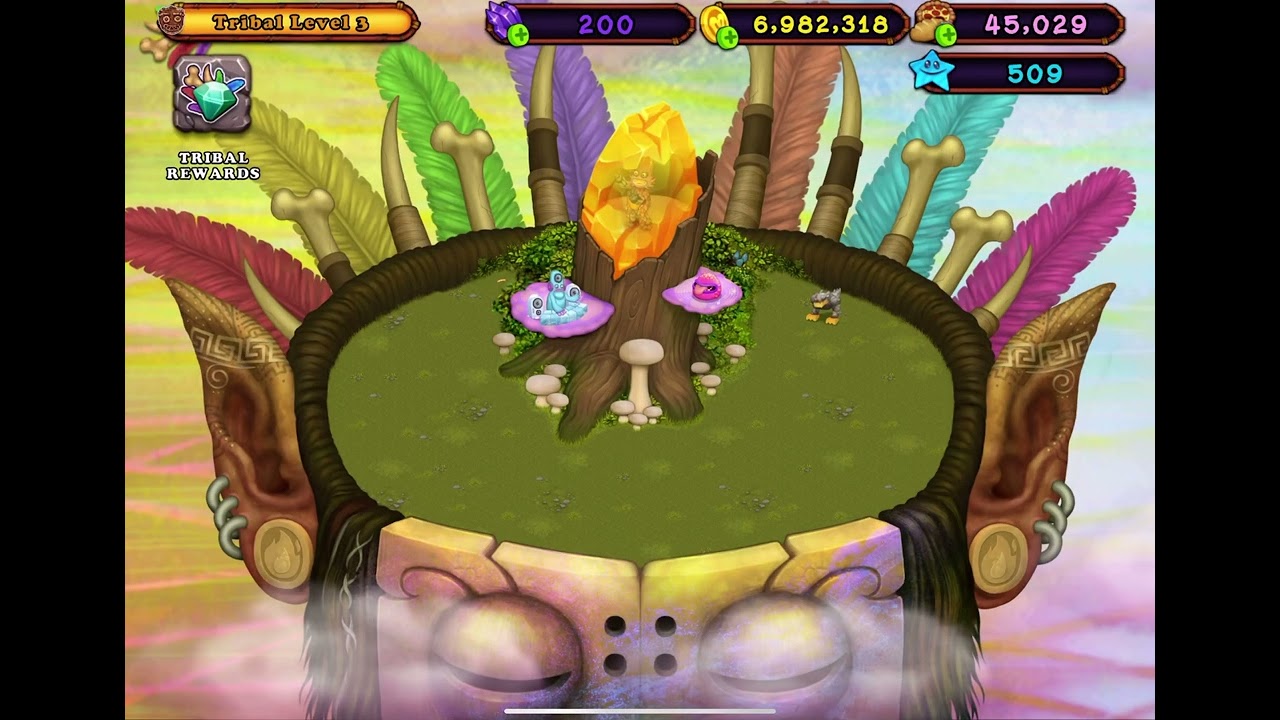Buy more coins with the green plus
Screen dimensions: 1280x720
coord(728,37)
